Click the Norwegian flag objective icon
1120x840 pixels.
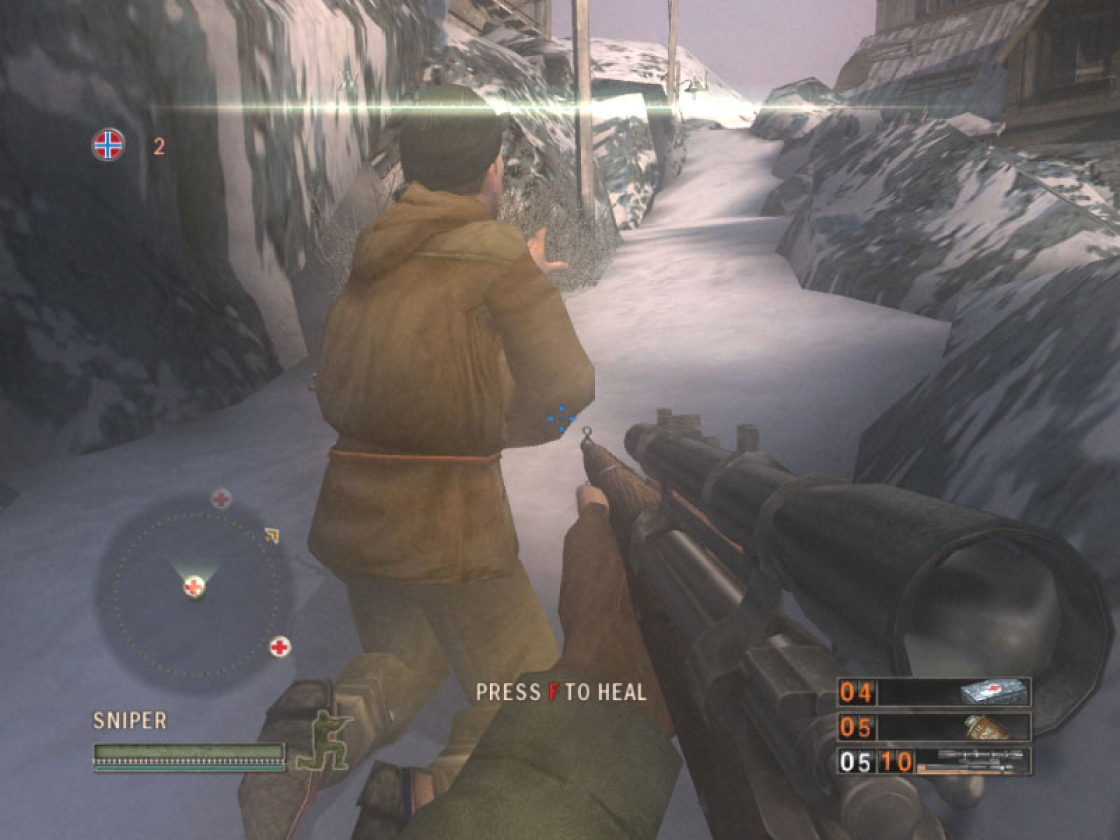[x=108, y=145]
